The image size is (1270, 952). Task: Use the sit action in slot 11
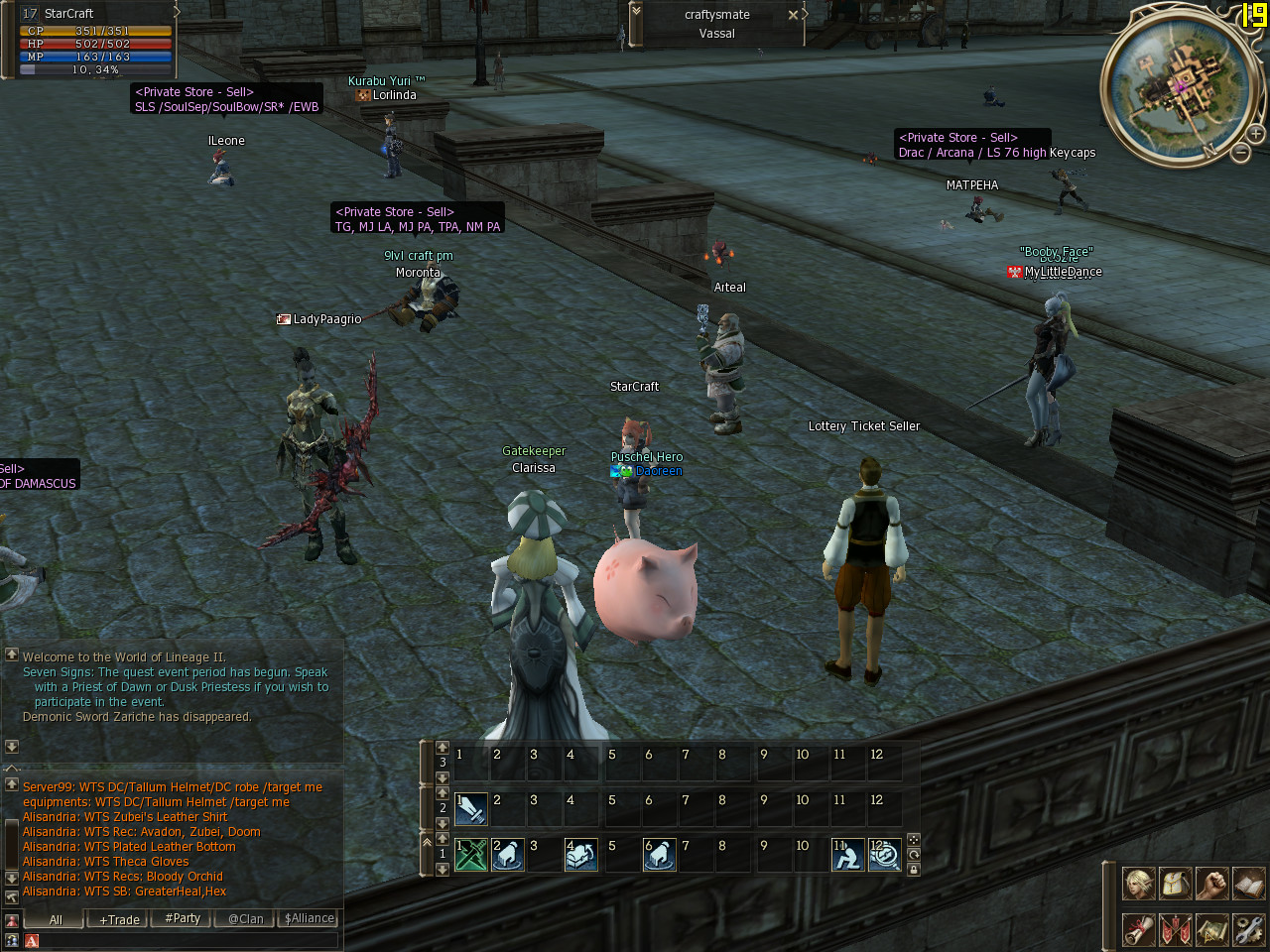point(847,855)
